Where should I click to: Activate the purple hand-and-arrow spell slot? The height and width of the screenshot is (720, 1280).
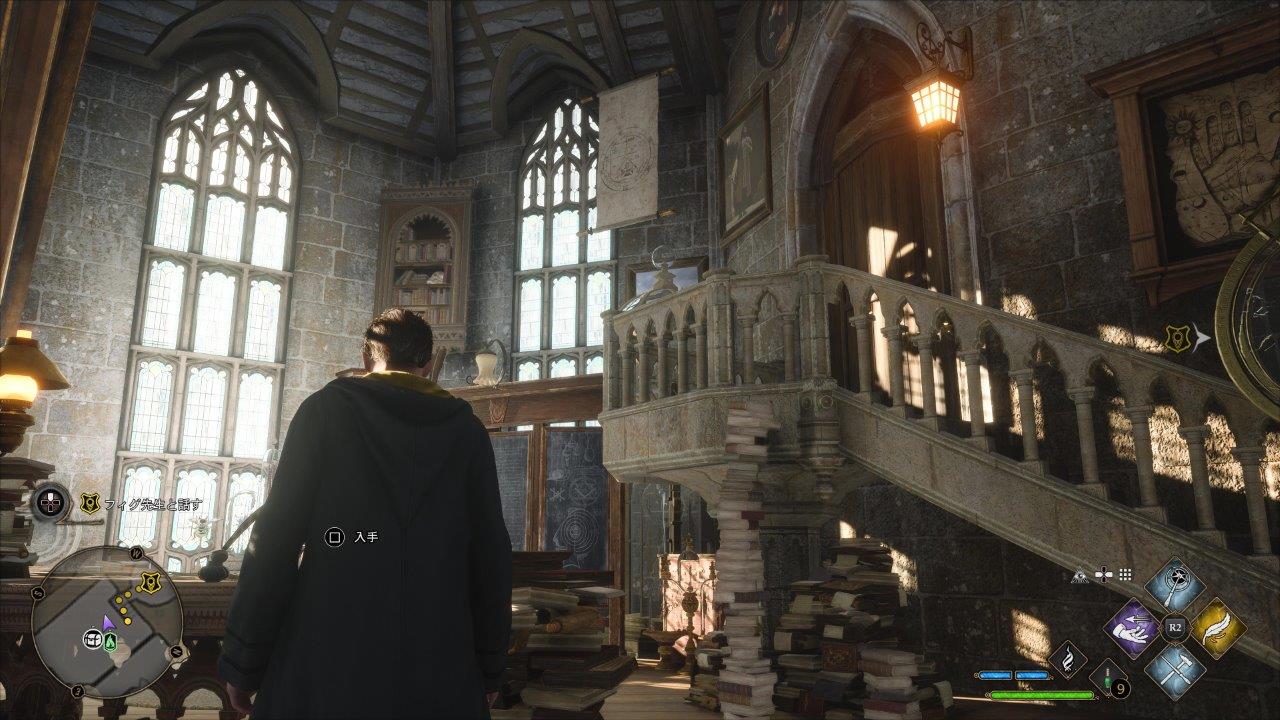pos(1132,628)
